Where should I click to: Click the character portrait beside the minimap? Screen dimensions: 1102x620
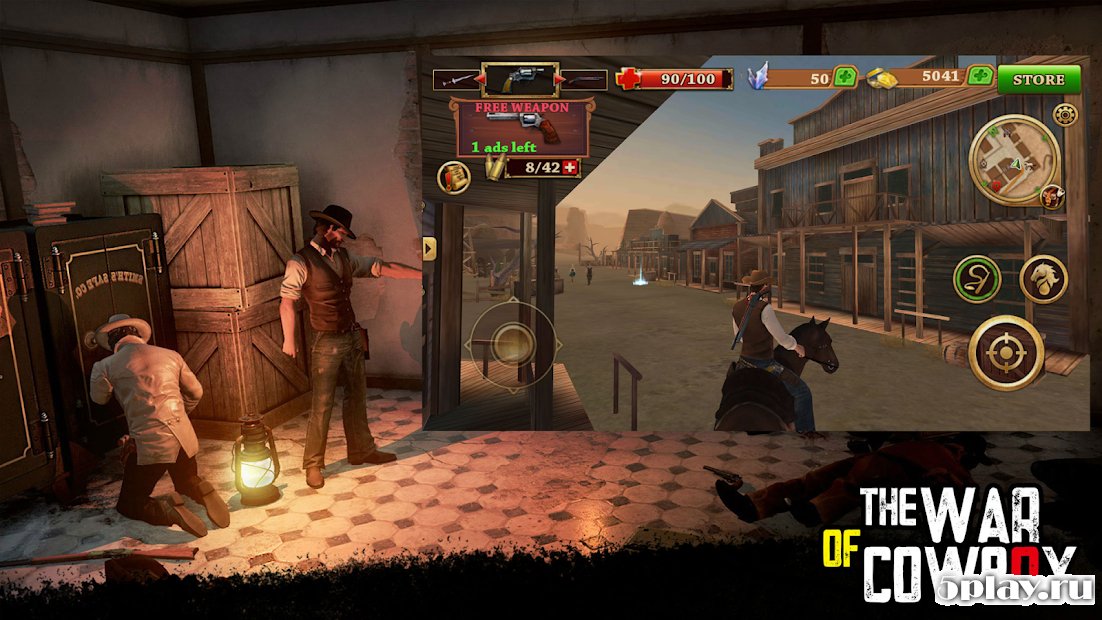(1051, 196)
